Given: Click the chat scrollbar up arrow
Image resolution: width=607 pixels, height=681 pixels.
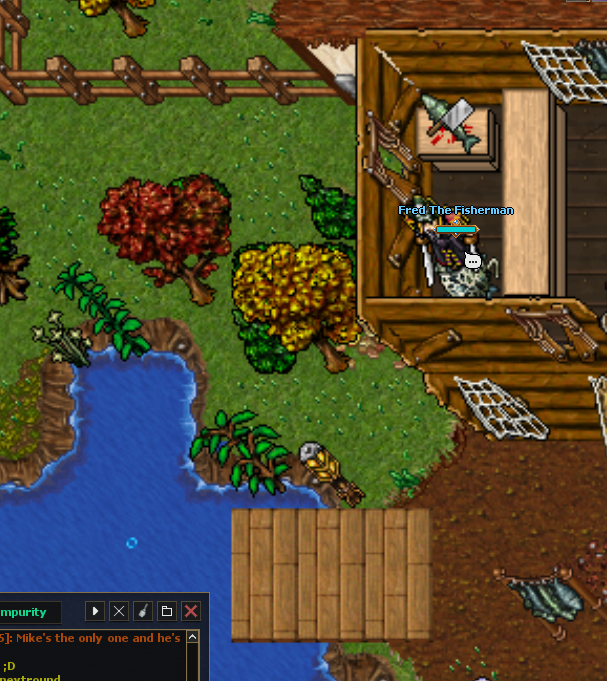Looking at the screenshot, I should (x=193, y=637).
